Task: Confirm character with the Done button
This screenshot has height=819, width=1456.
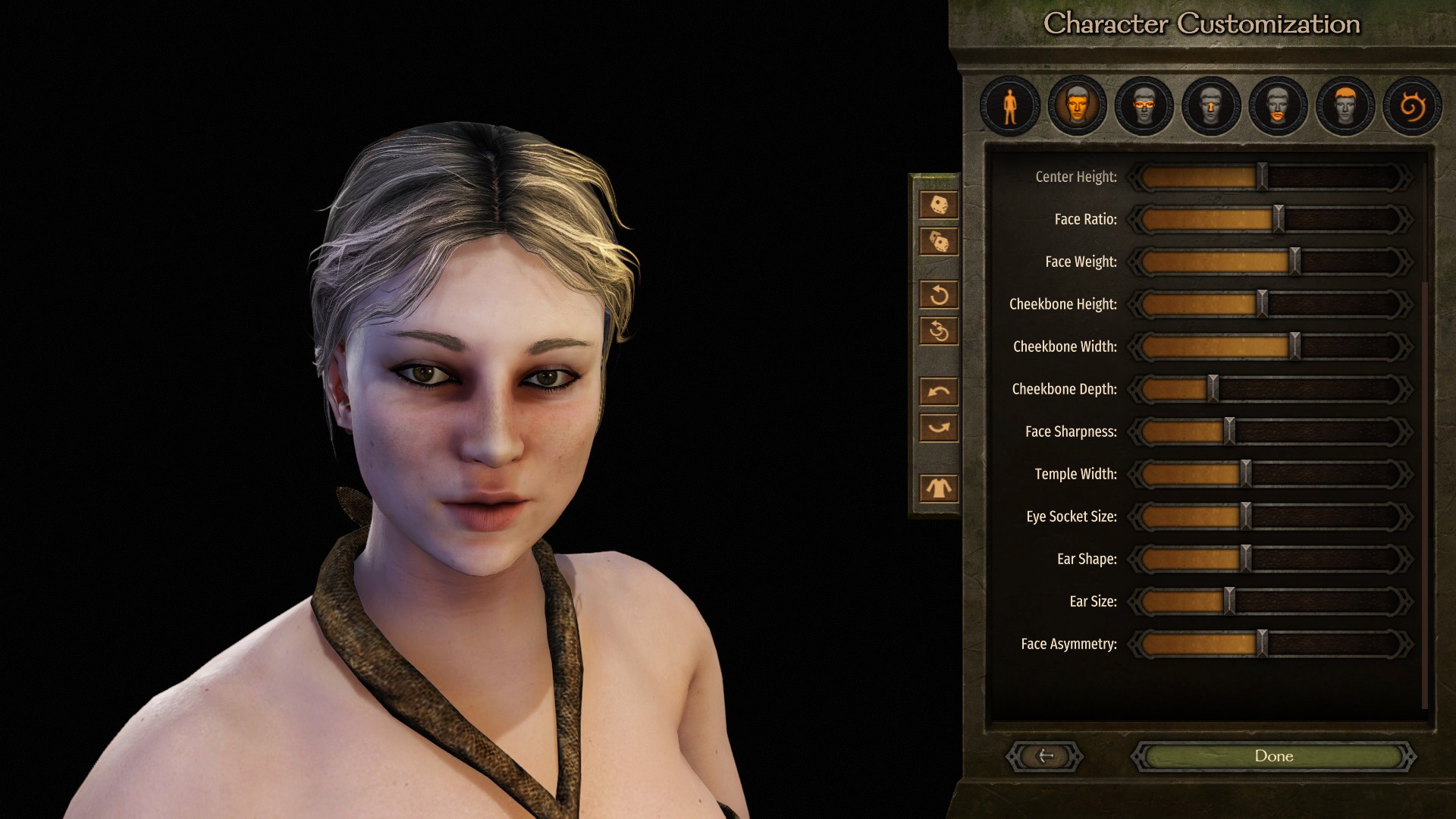Action: tap(1273, 756)
